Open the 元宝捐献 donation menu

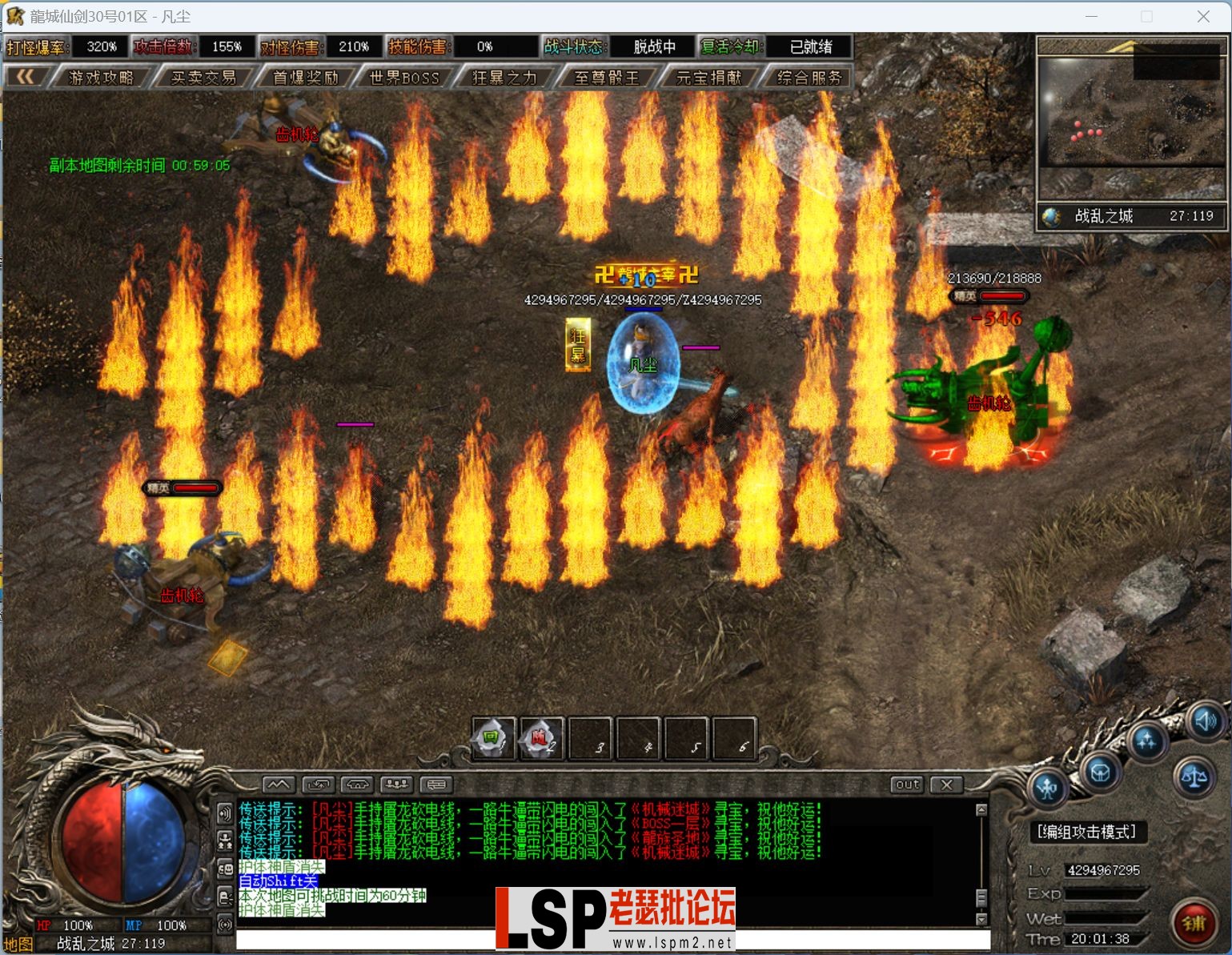[x=709, y=78]
